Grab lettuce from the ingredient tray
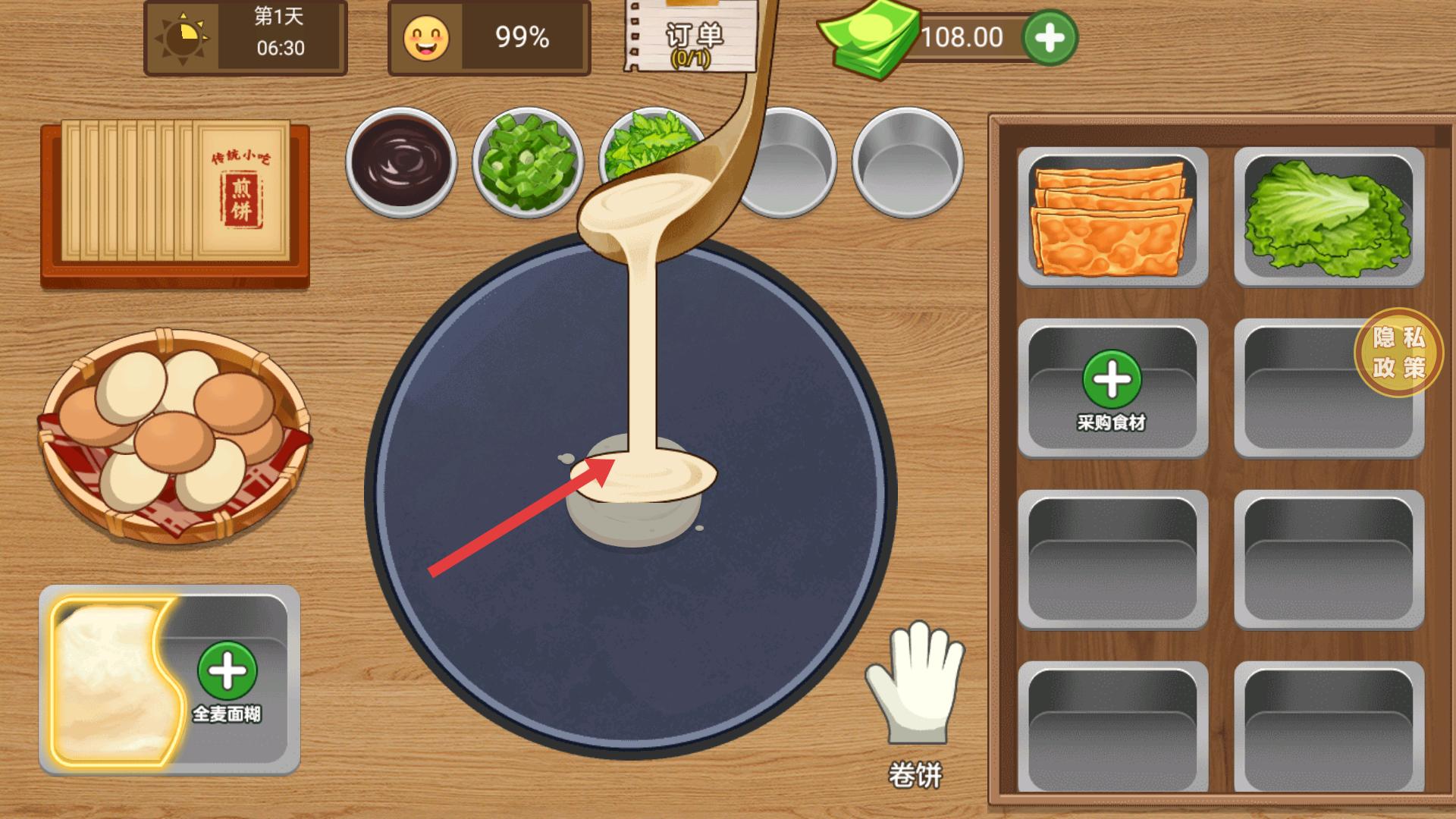The width and height of the screenshot is (1456, 819). 1328,215
